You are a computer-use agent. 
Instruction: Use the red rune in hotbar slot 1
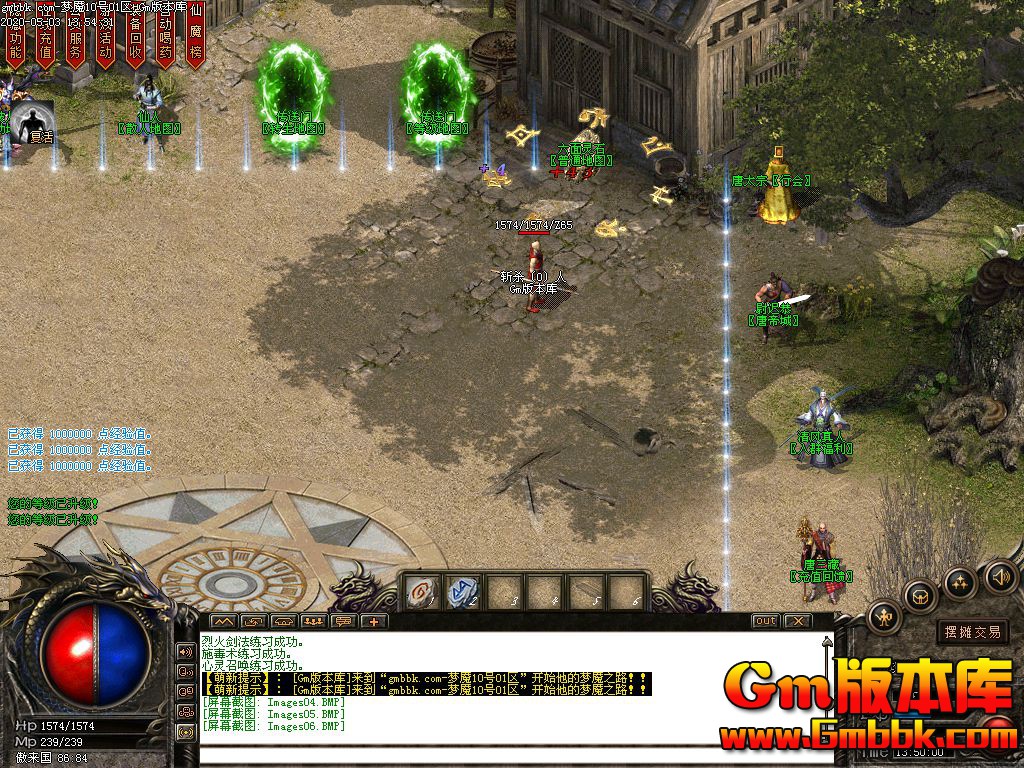[421, 592]
